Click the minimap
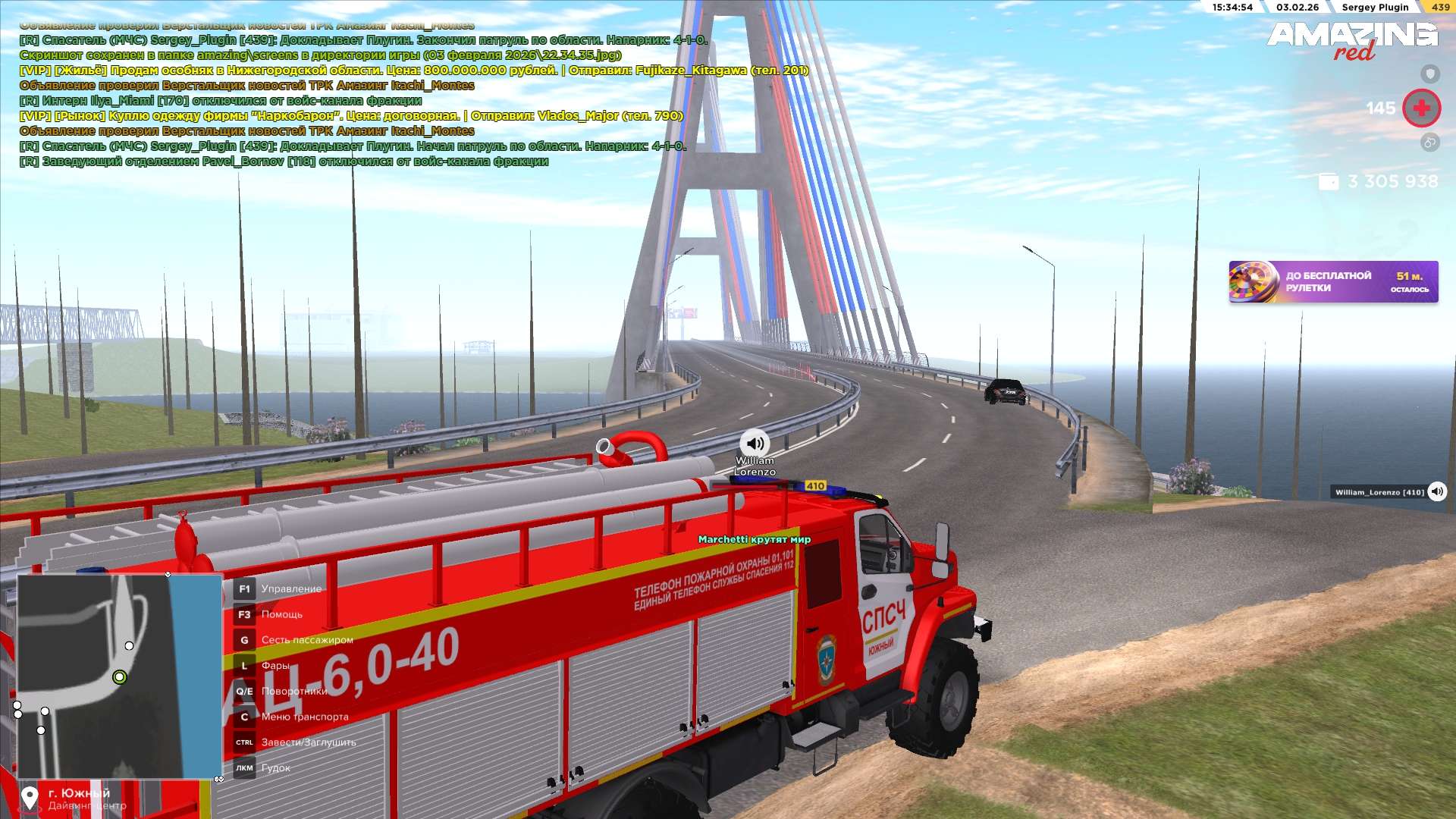Screen dimensions: 1456x819 tap(119, 676)
